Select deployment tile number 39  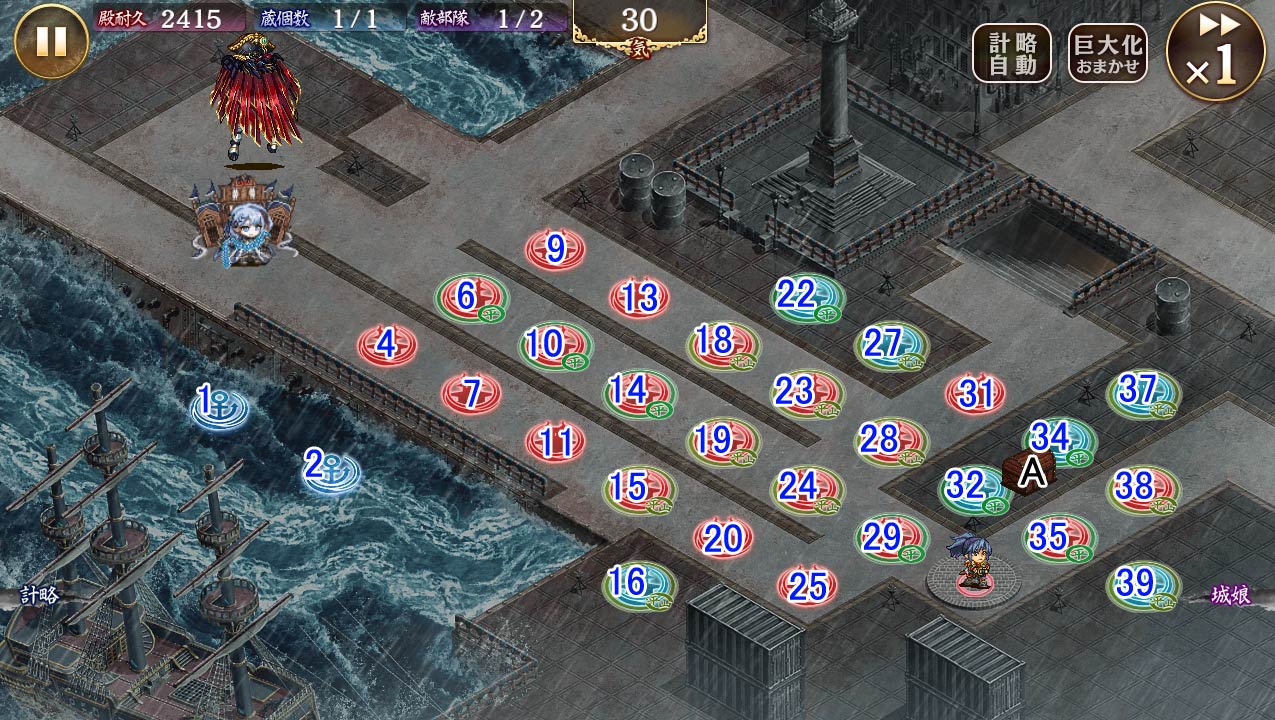click(x=1143, y=585)
